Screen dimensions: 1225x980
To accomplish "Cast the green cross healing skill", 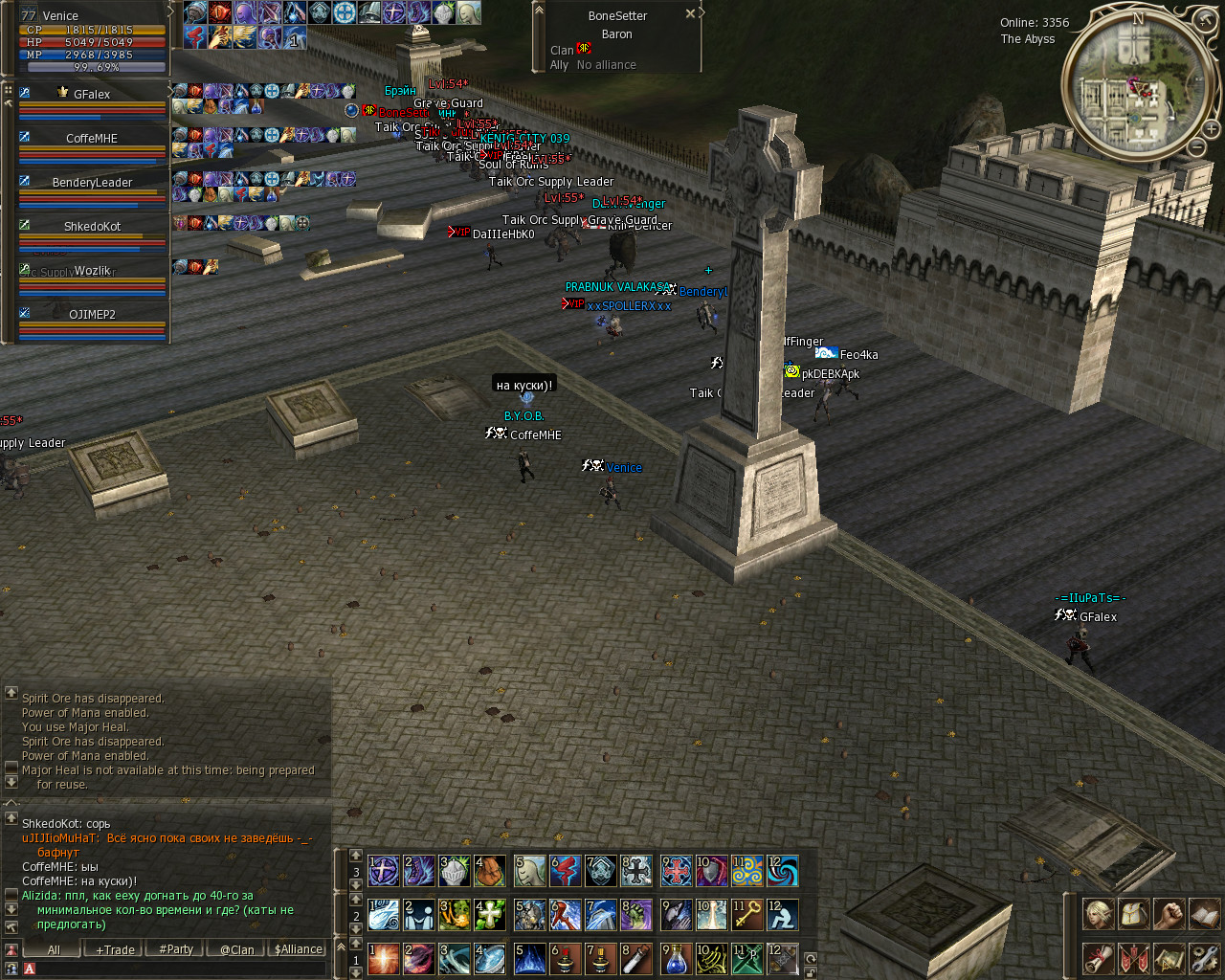I will click(x=490, y=915).
